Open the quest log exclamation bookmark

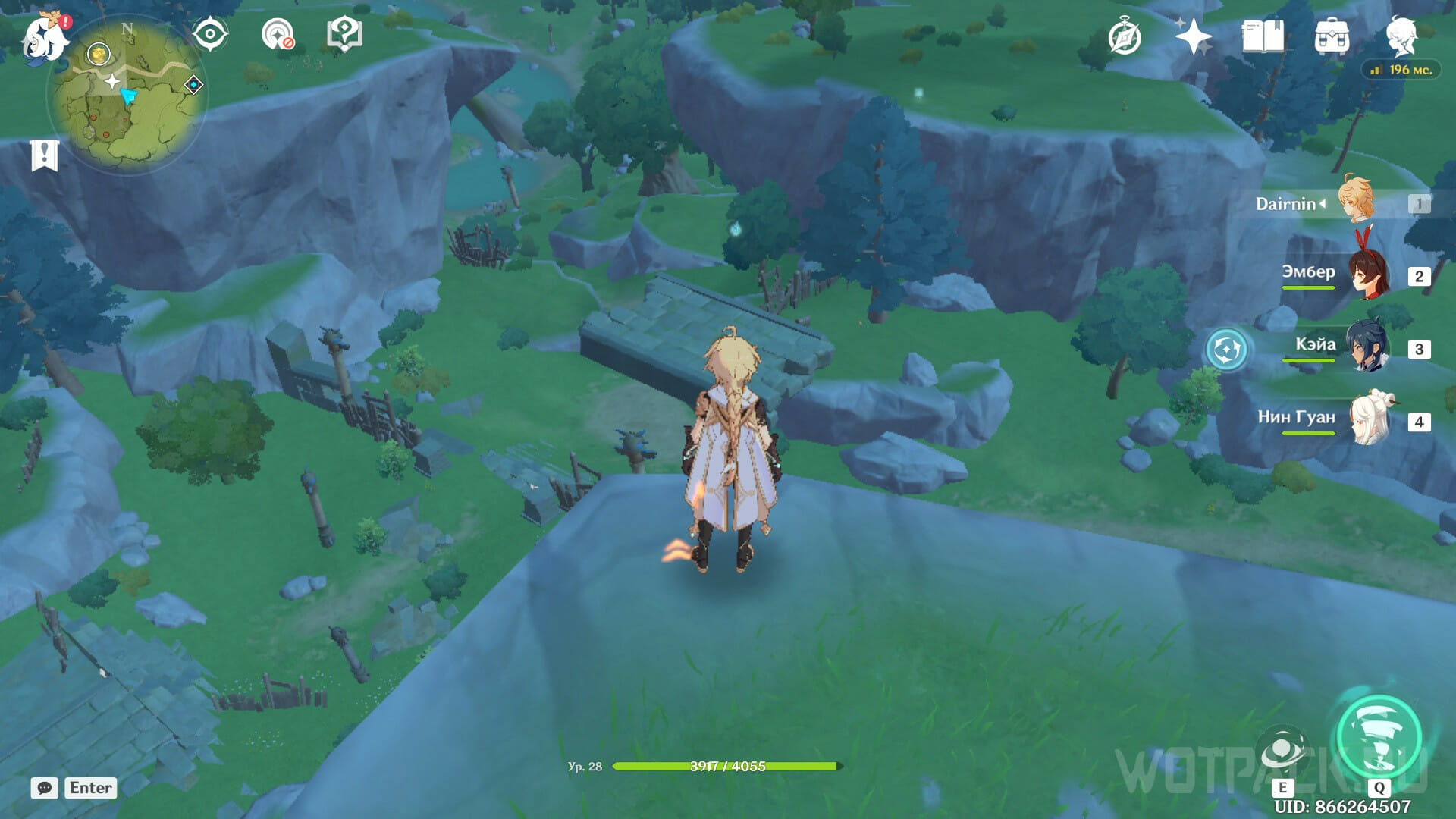pyautogui.click(x=45, y=155)
